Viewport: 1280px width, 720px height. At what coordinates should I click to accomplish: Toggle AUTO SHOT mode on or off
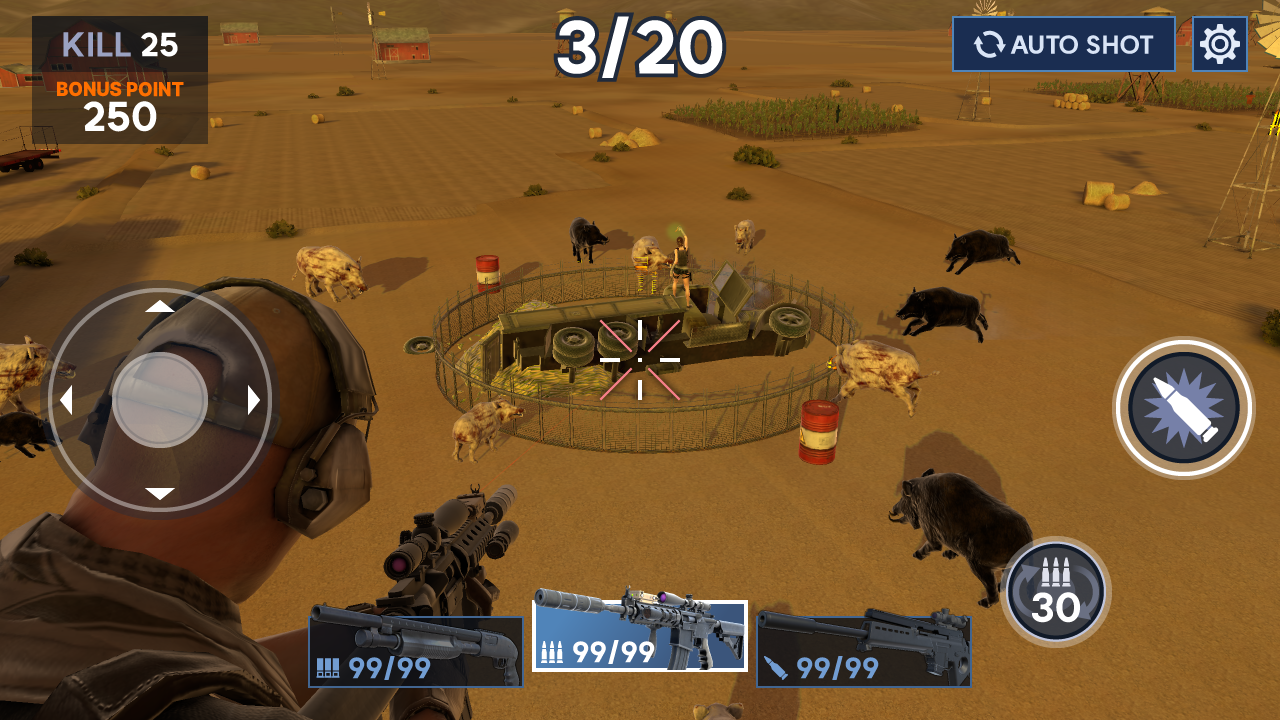1063,43
